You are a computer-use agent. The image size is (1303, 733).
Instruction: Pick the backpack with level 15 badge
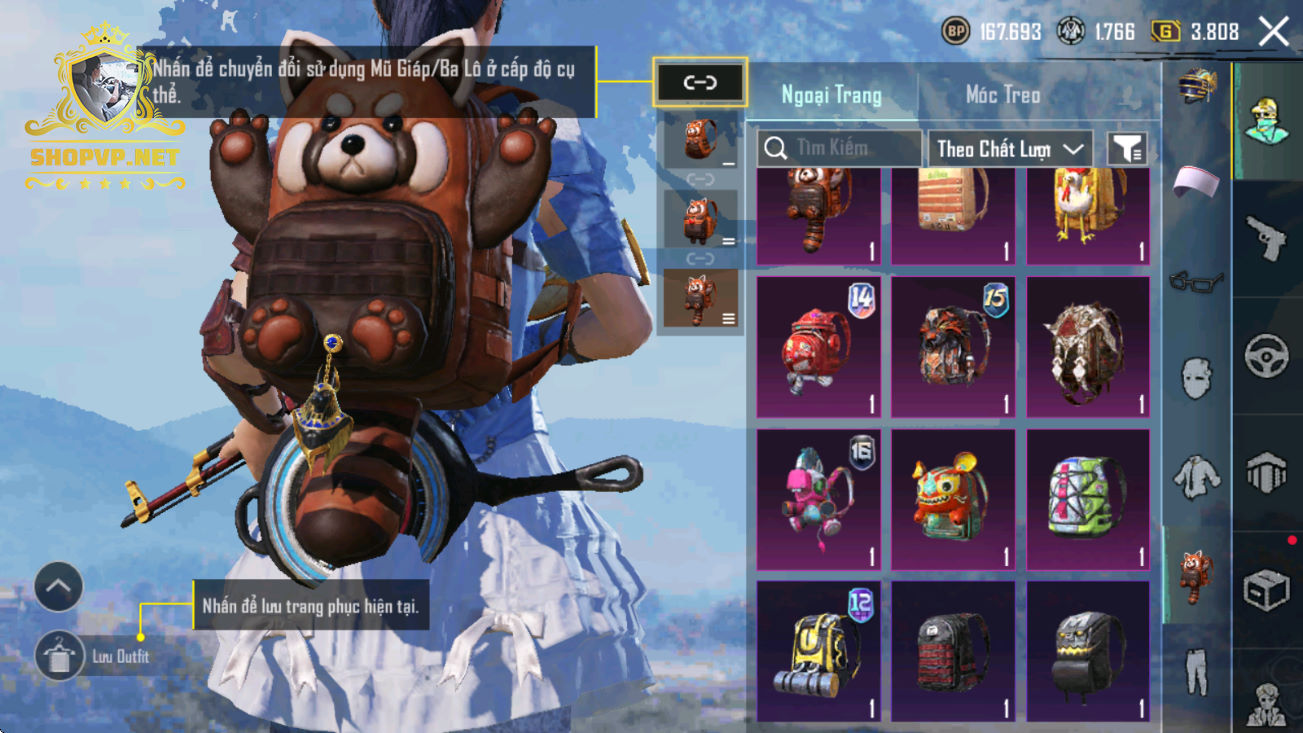click(x=953, y=347)
